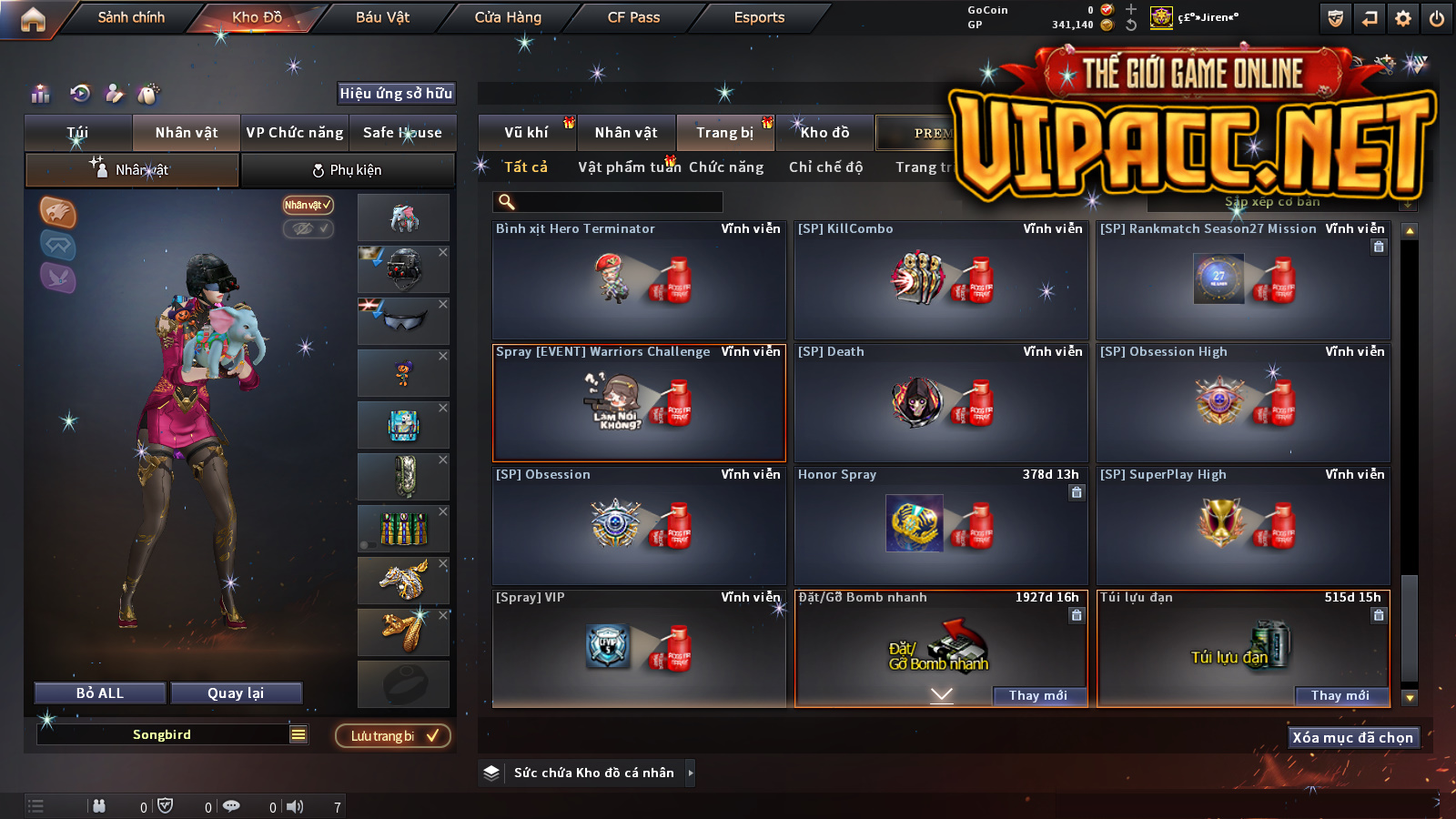The width and height of the screenshot is (1456, 819).
Task: Open settings with the gear icon
Action: pyautogui.click(x=1403, y=18)
